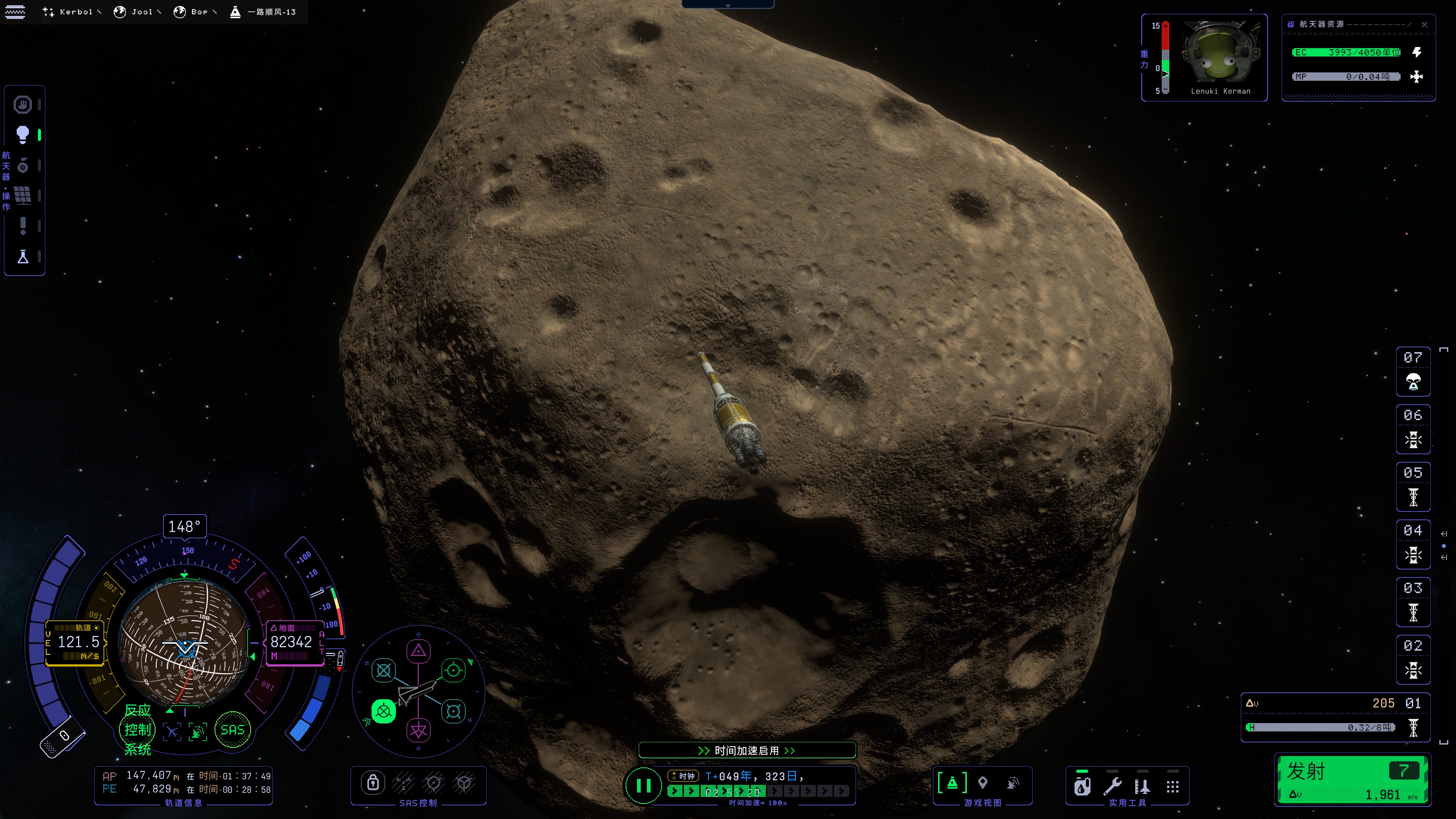Toggle the lights action group bulb icon
The height and width of the screenshot is (819, 1456).
point(23,135)
